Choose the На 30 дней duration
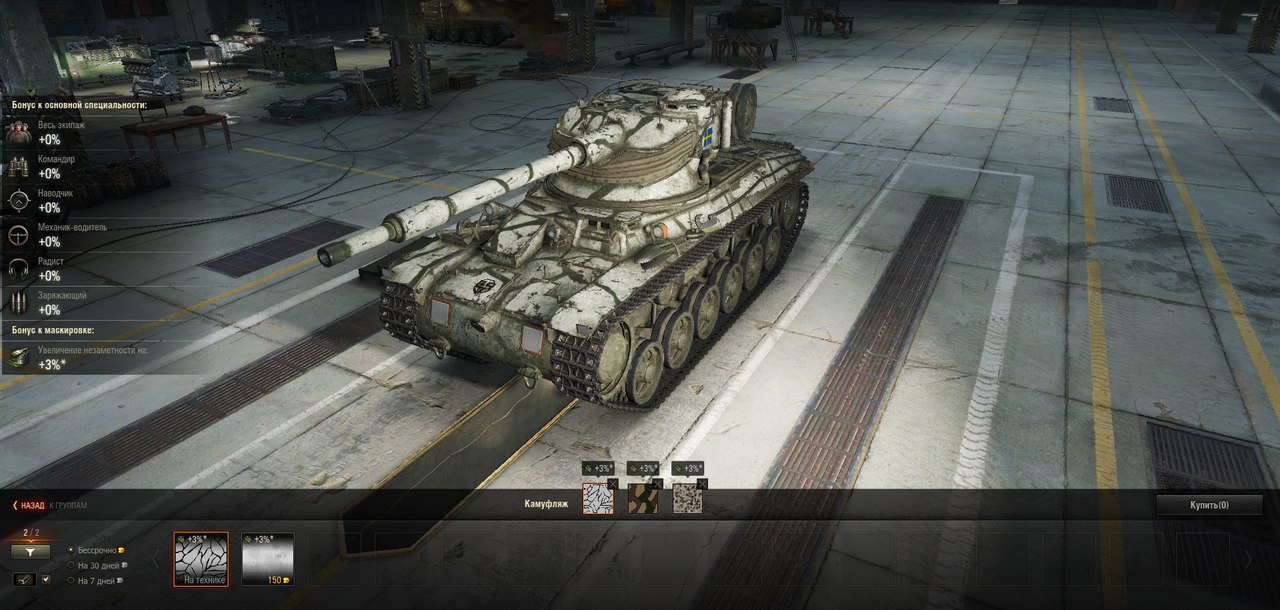1280x610 pixels. pyautogui.click(x=70, y=565)
